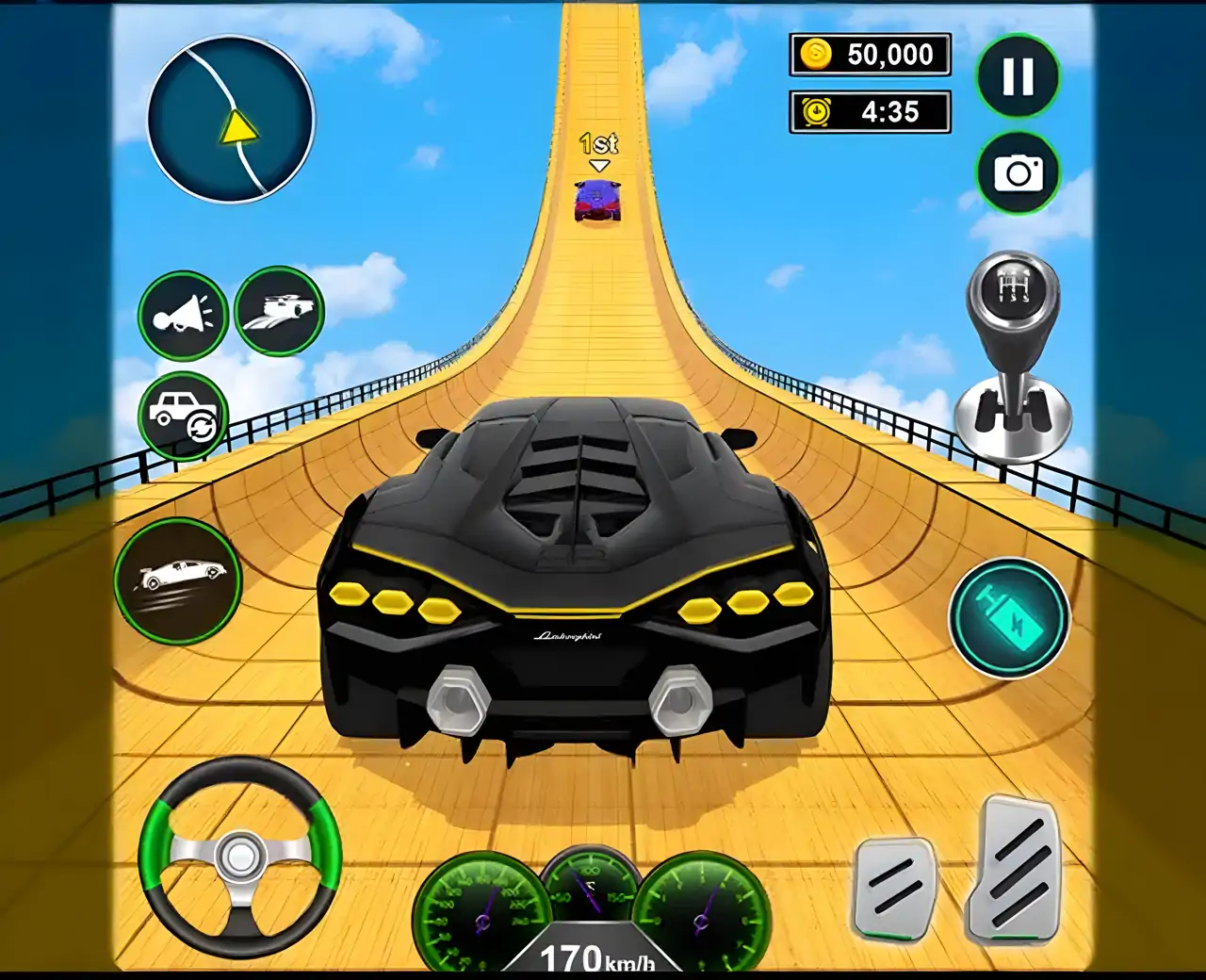This screenshot has height=980, width=1206.
Task: Open the circular minimap
Action: (232, 120)
